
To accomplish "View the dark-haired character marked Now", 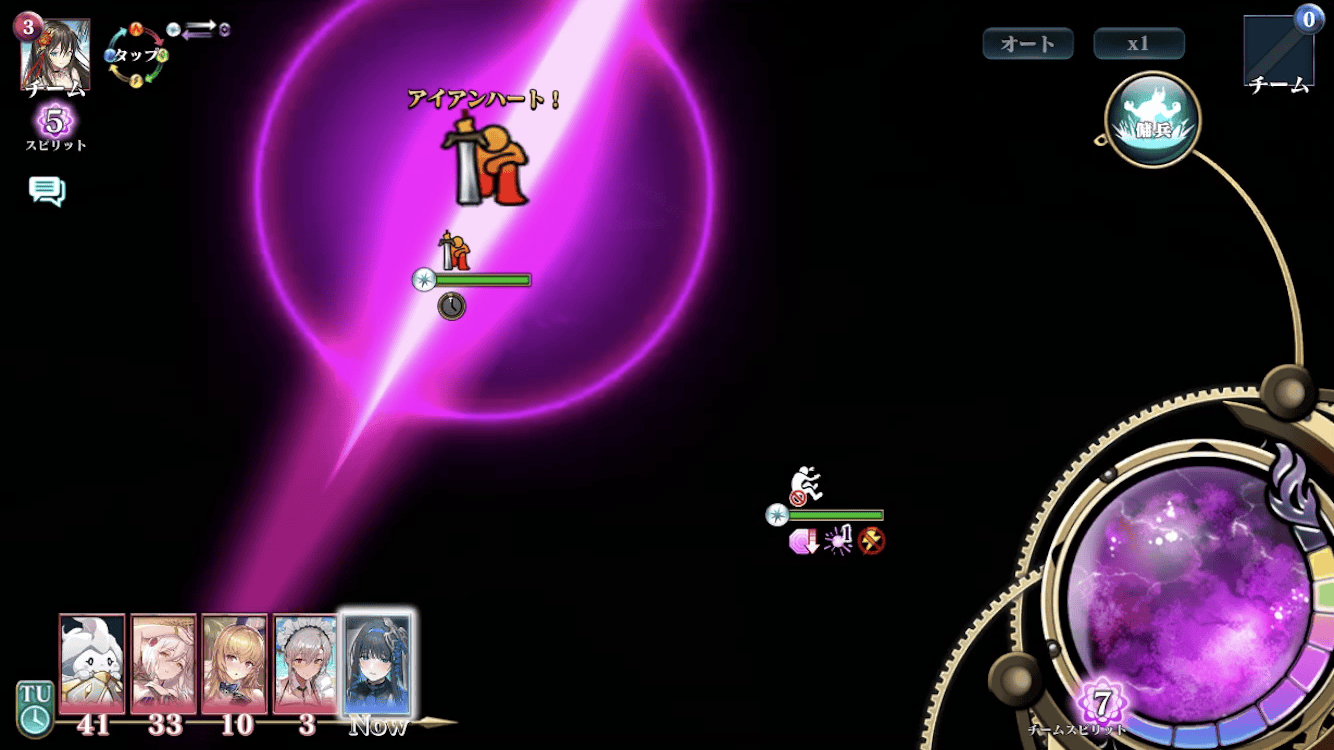I will (x=377, y=665).
